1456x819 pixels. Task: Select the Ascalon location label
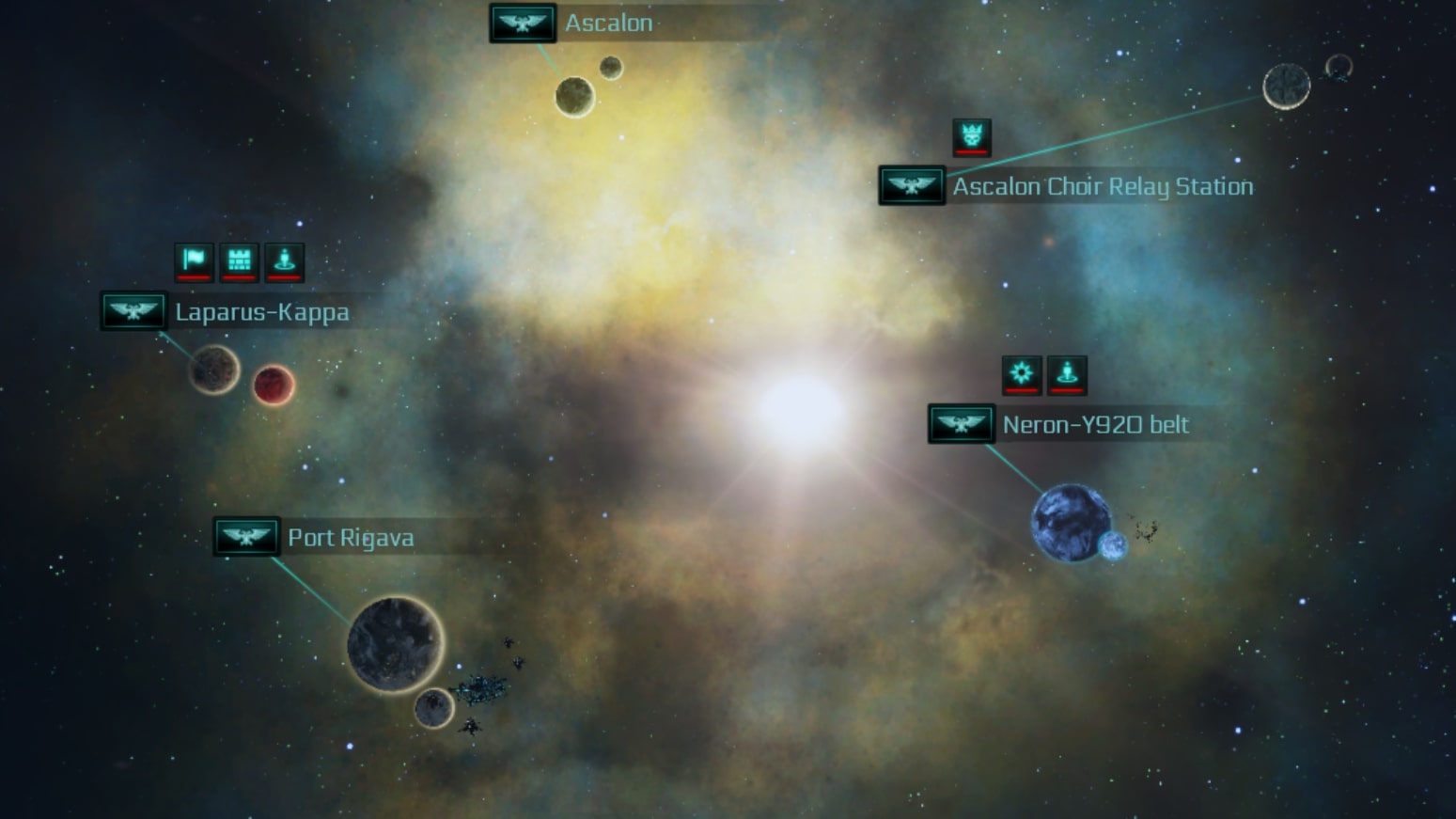pos(608,24)
